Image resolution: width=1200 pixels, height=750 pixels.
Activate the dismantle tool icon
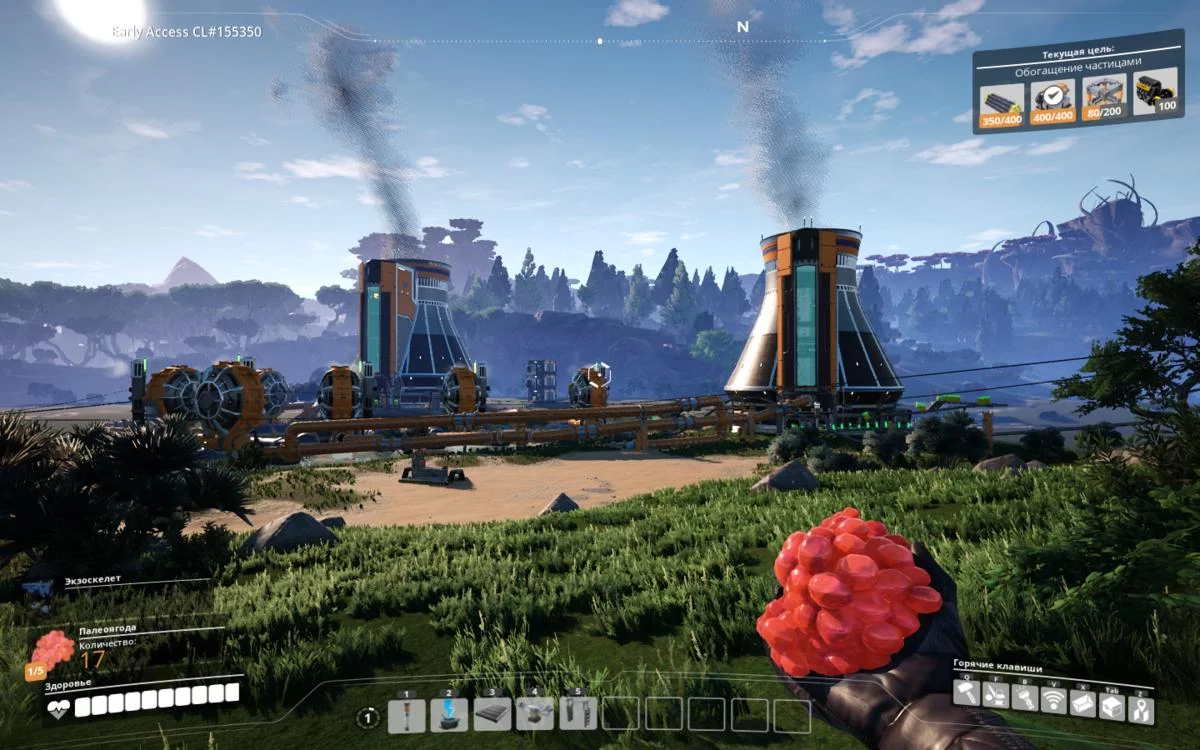(995, 696)
